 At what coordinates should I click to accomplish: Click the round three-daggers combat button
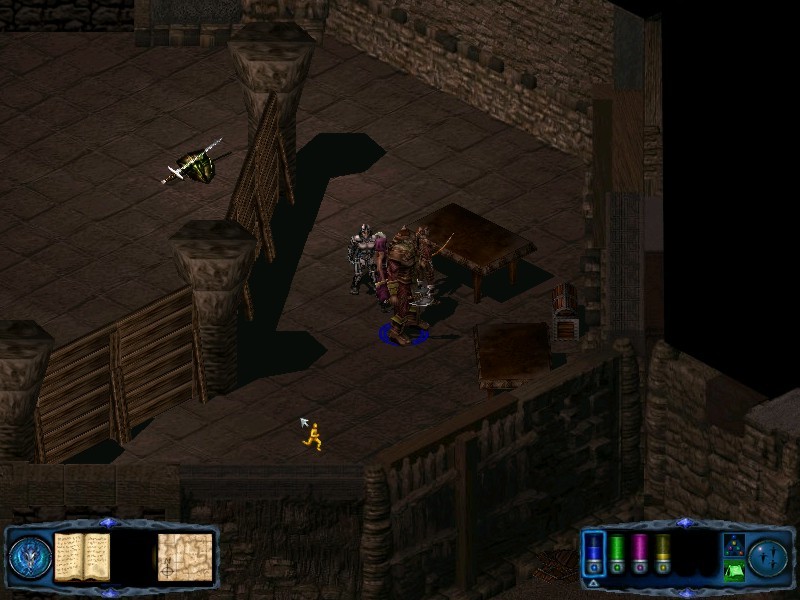[x=768, y=556]
